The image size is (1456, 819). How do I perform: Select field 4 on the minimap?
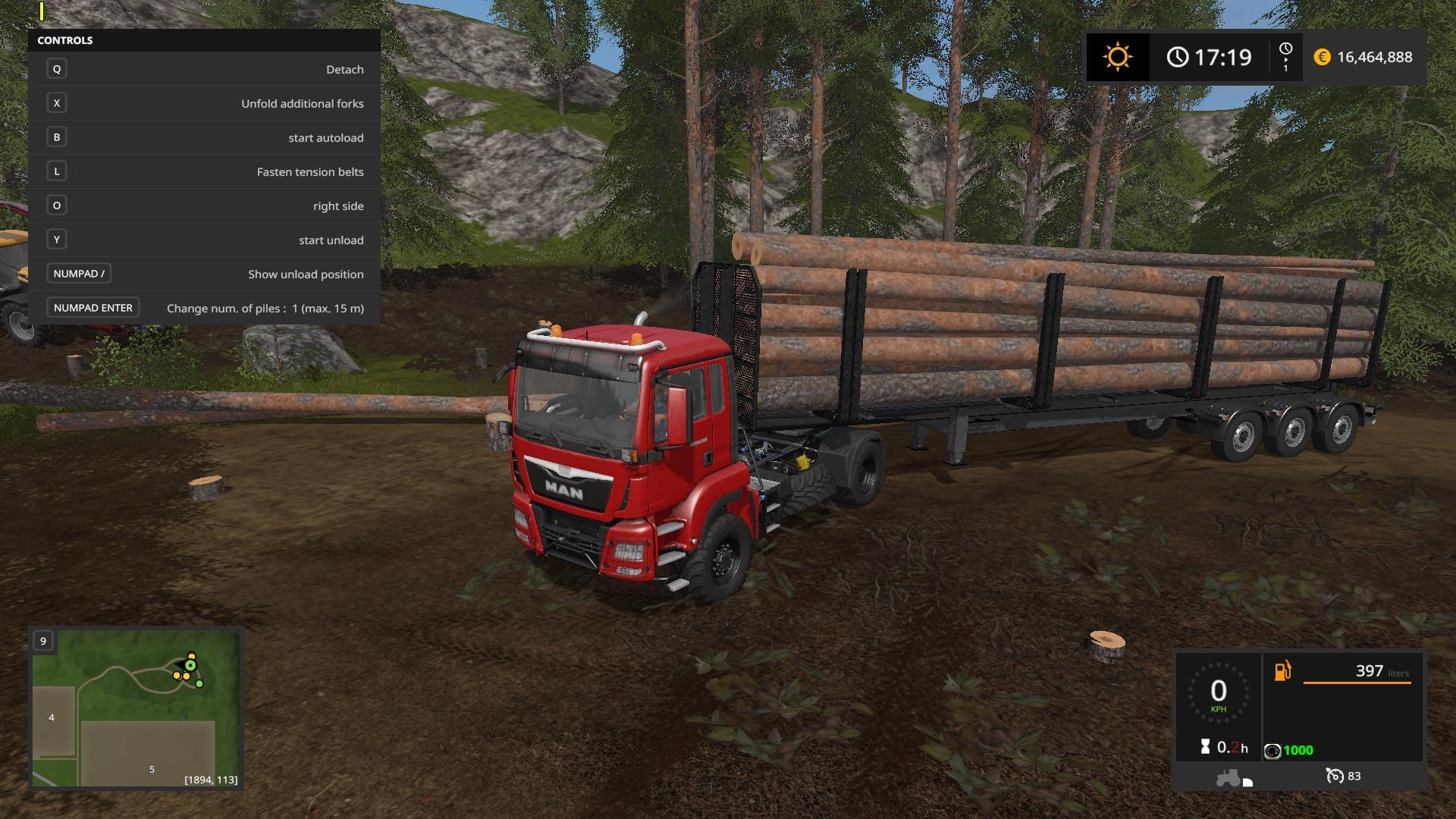[x=52, y=717]
